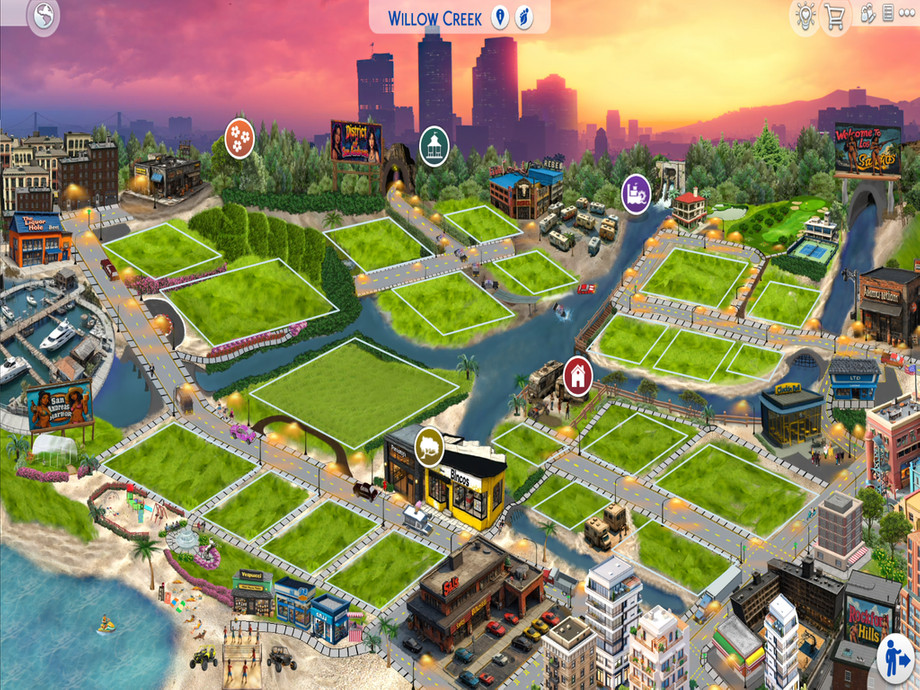This screenshot has width=920, height=690.
Task: Open the Gallery icon in the top bar
Action: (x=867, y=15)
